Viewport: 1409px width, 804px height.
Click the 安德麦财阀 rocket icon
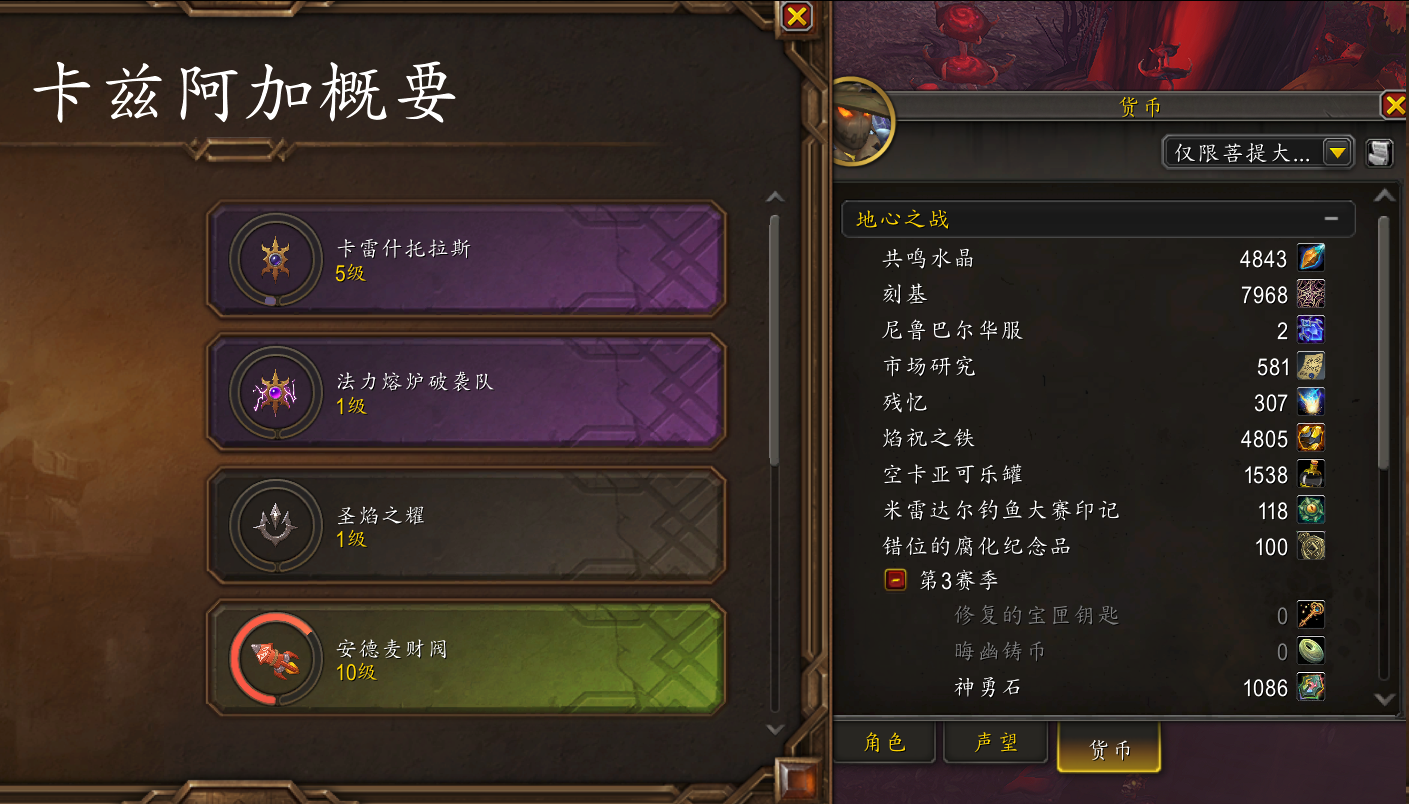click(x=275, y=657)
